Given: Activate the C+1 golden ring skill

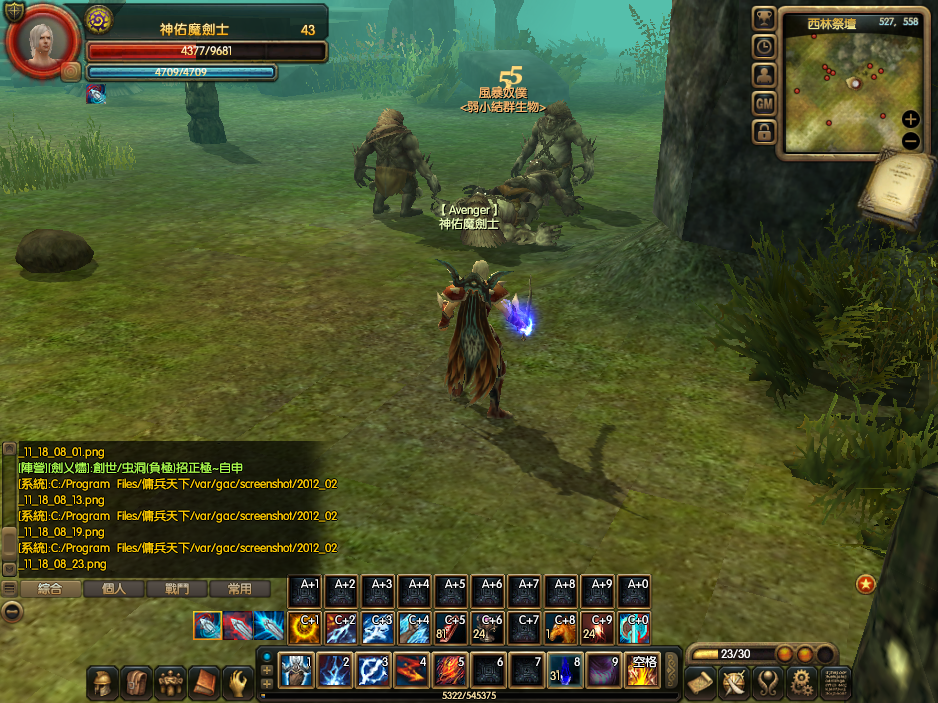Looking at the screenshot, I should 304,627.
